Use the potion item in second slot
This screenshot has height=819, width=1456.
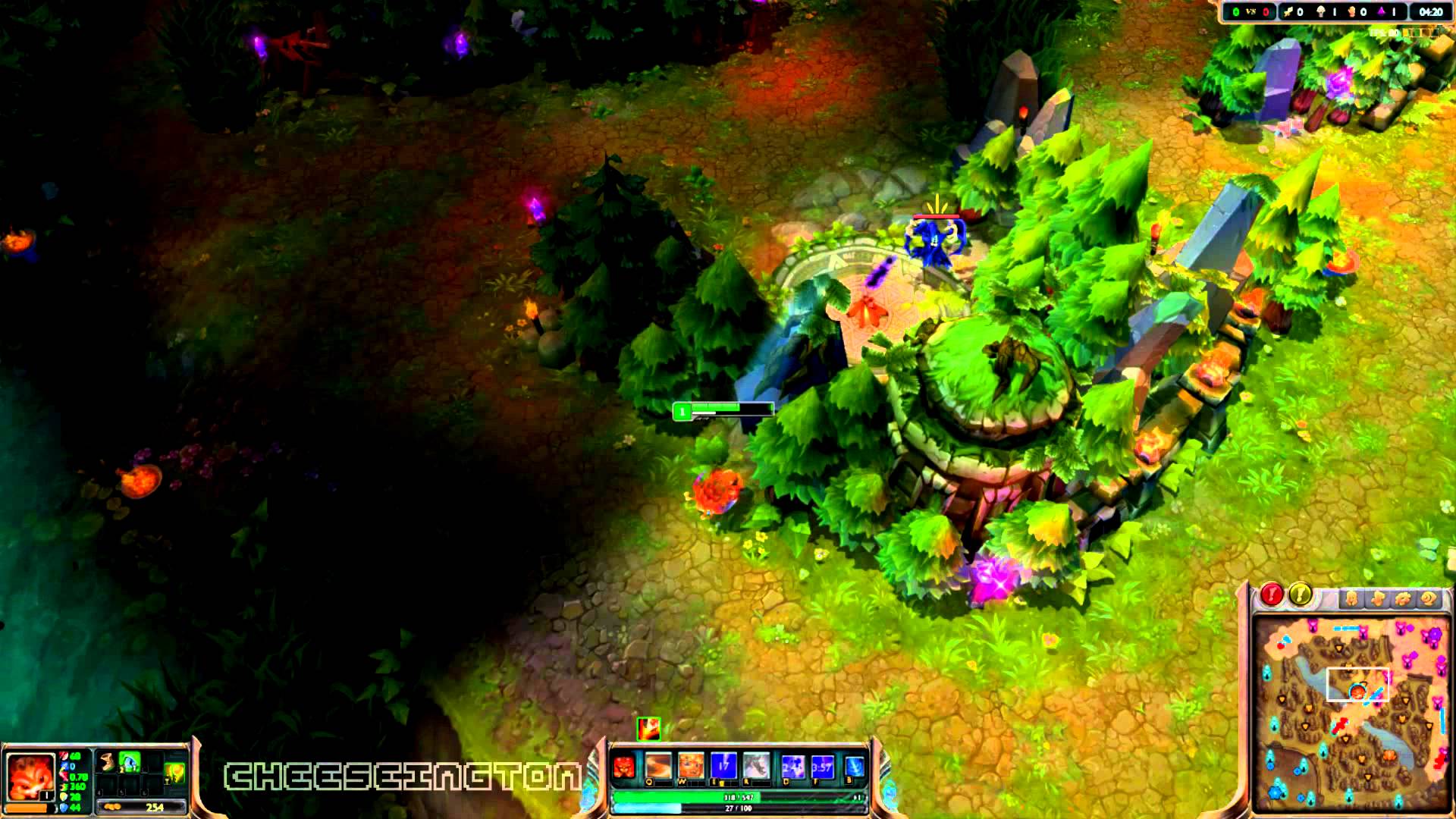tap(130, 761)
